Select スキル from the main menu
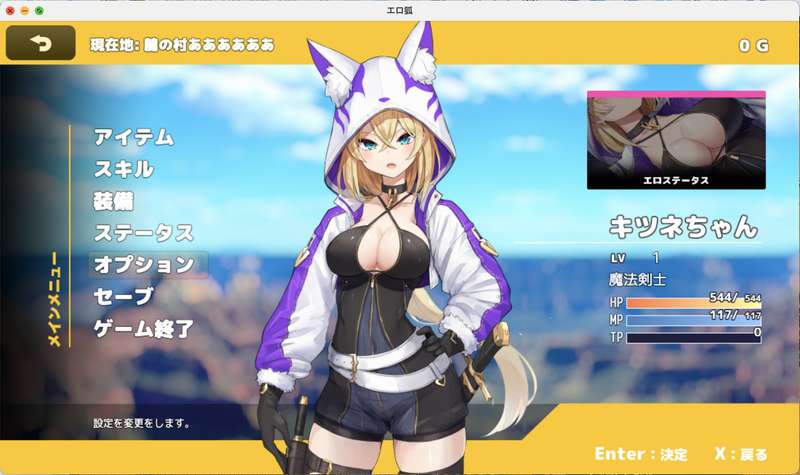 pos(123,169)
